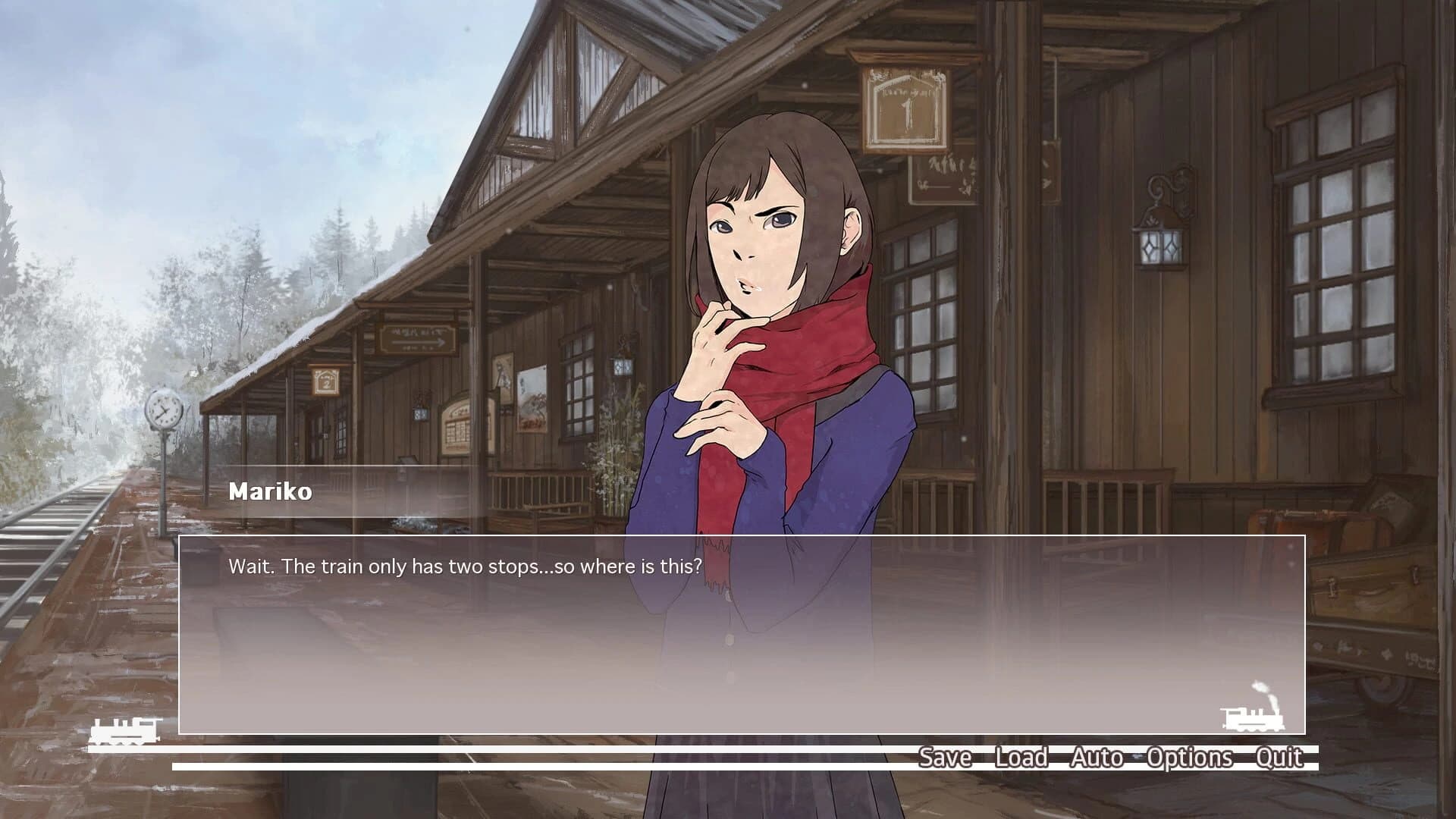This screenshot has width=1456, height=819.
Task: Click the Mariko name plate
Action: click(269, 491)
